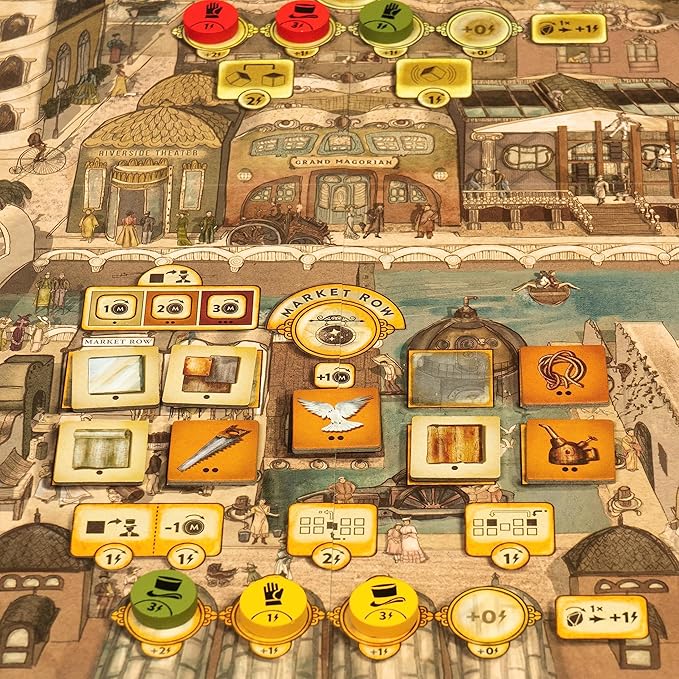Screen dimensions: 679x679
Task: Click the Market Row emblem badge
Action: (334, 332)
